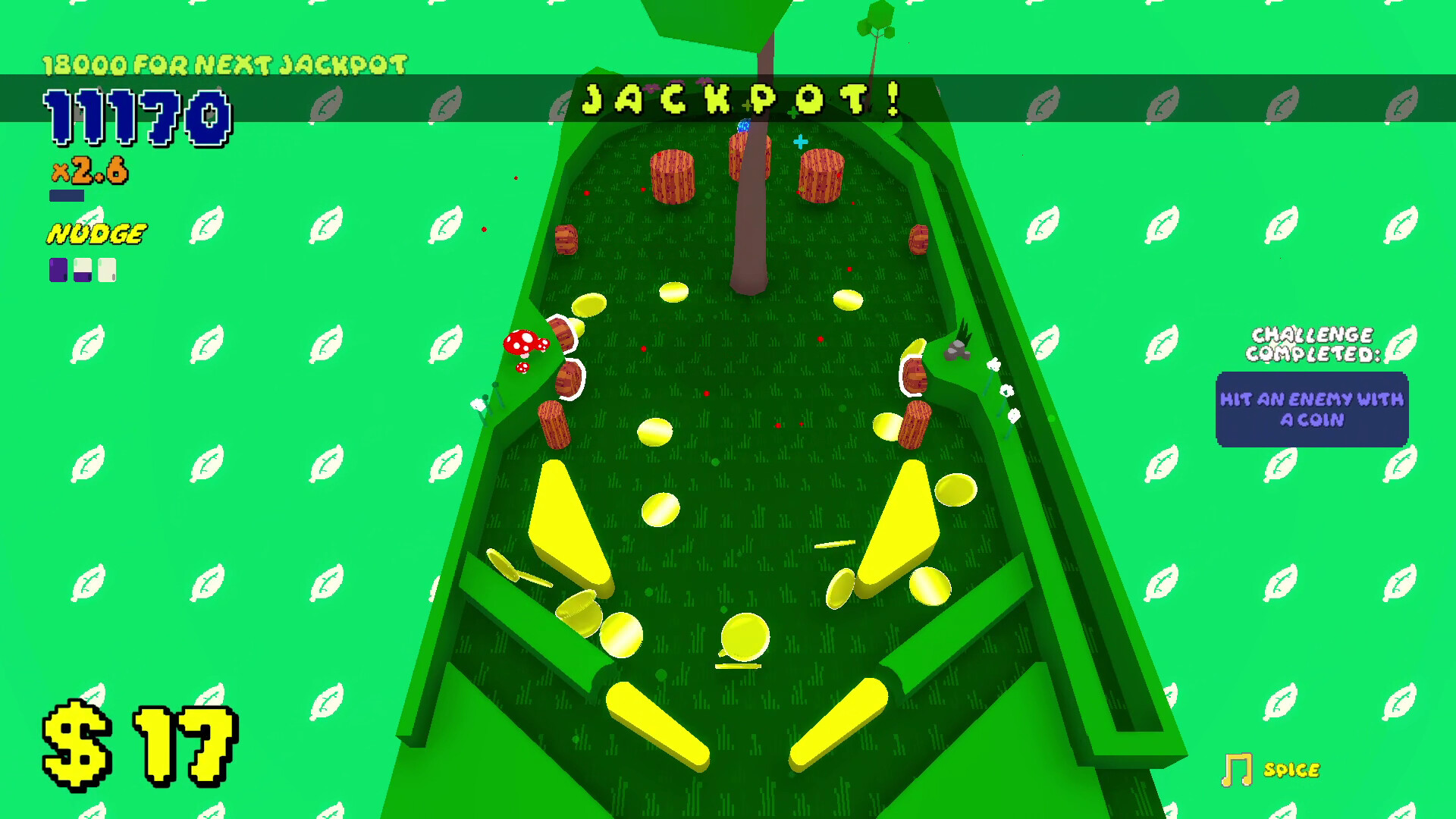Screen dimensions: 1456x819
Task: Click the 18000 FOR NEXT JACKPOT header
Action: click(x=225, y=63)
